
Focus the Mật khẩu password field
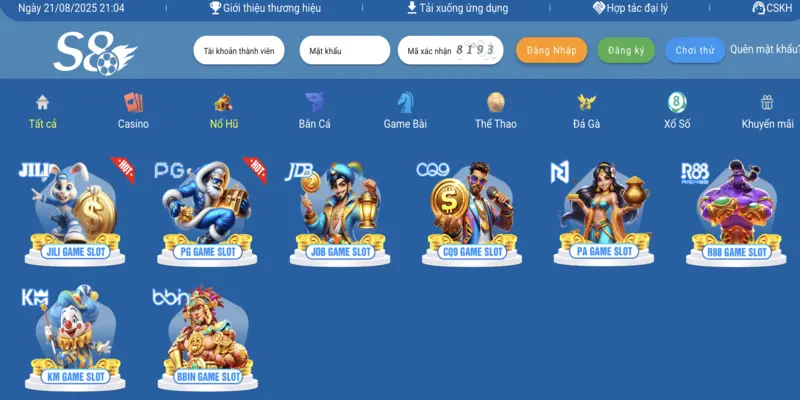point(344,50)
